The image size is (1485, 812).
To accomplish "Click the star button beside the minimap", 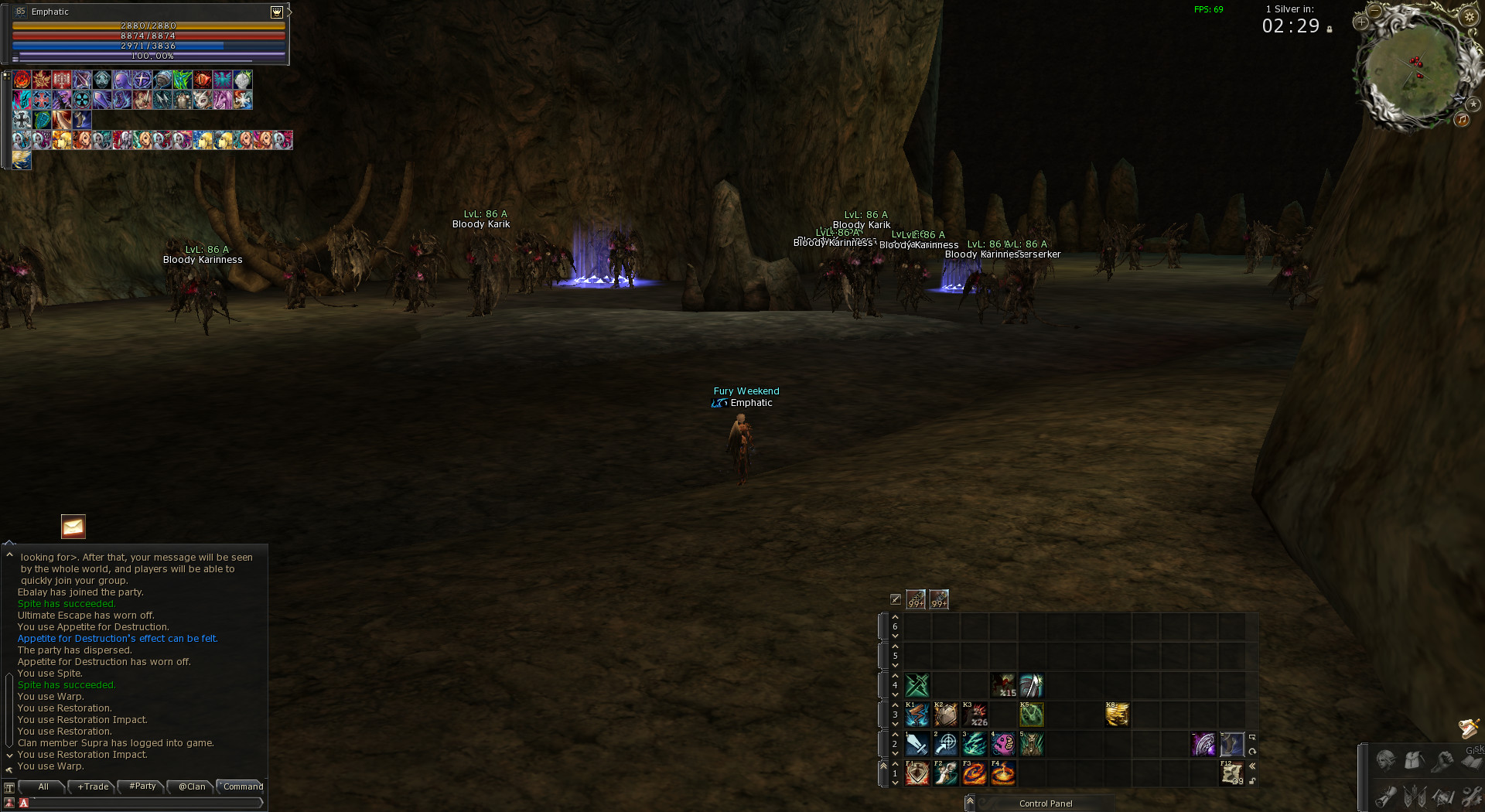I will coord(1473,104).
